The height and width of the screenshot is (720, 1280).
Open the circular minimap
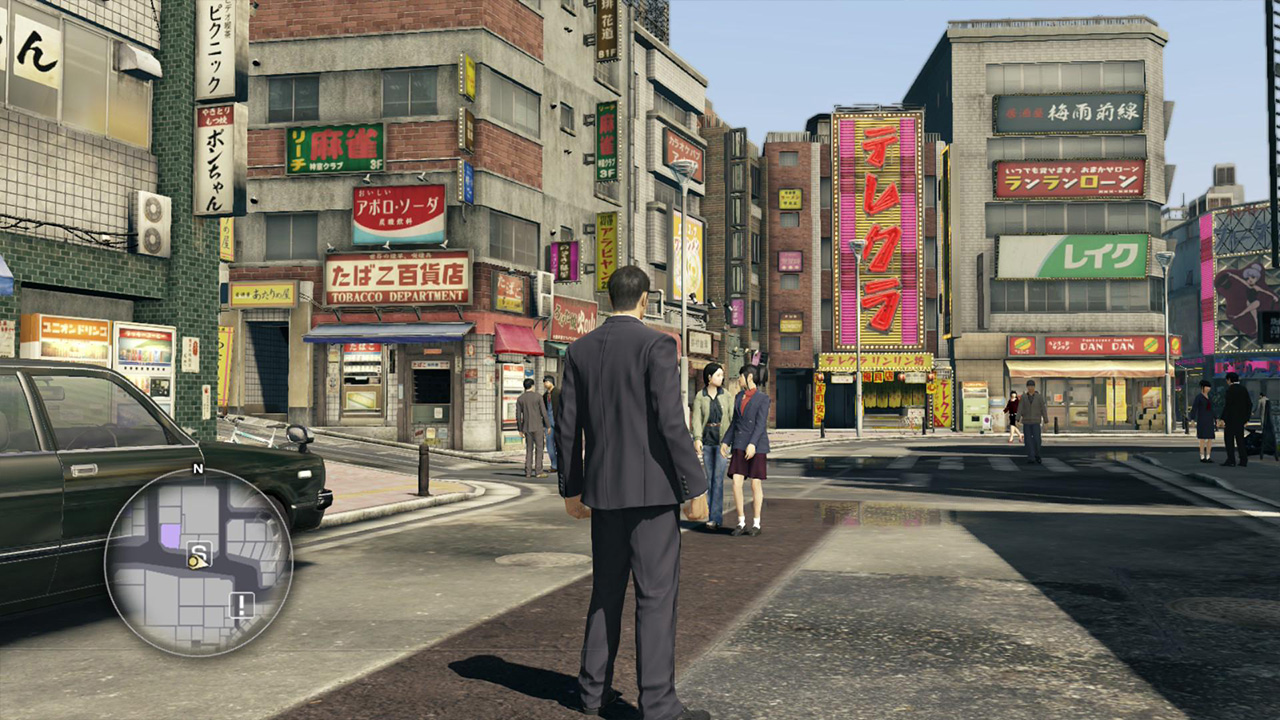[198, 562]
